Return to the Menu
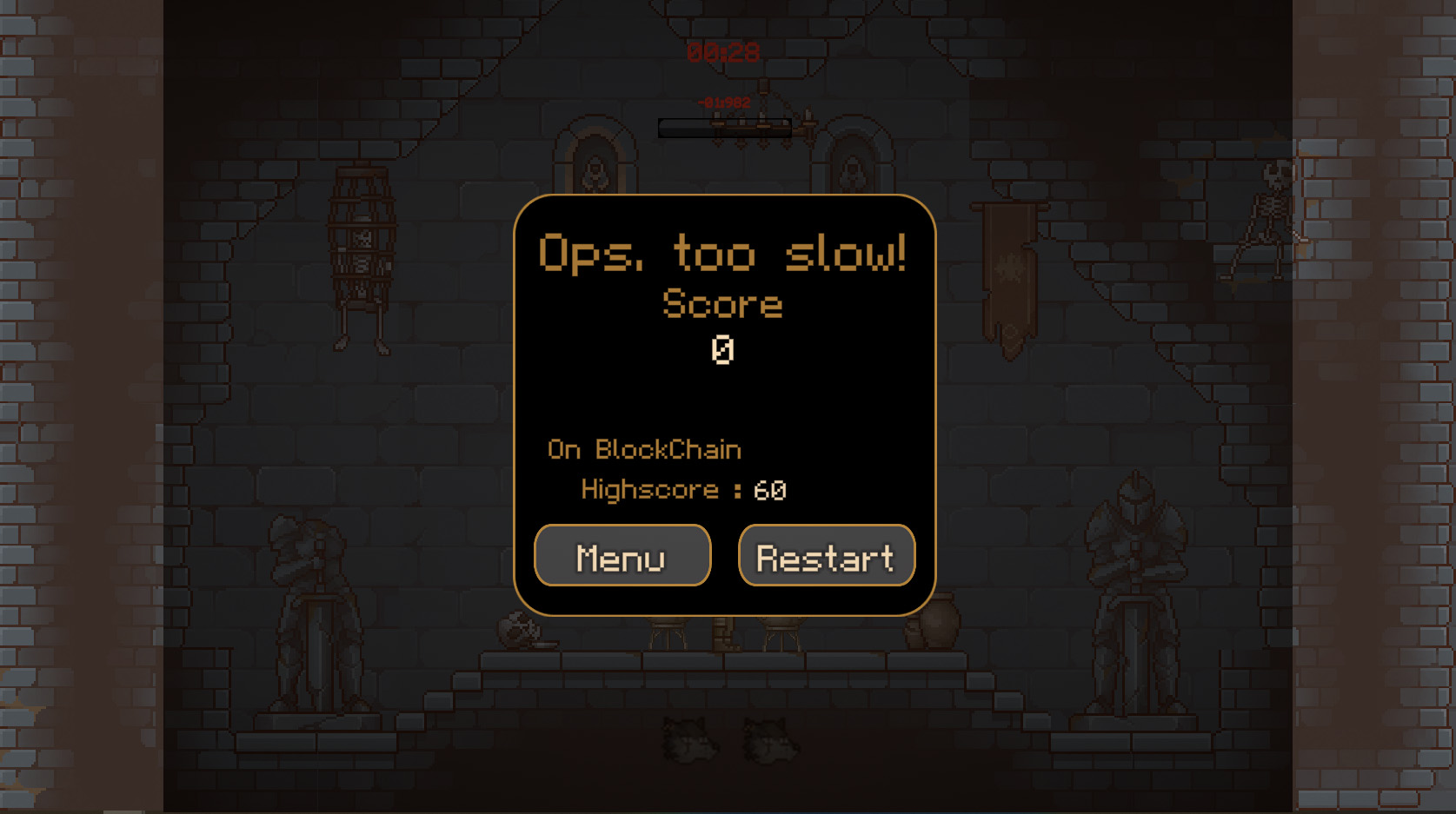 tap(622, 556)
